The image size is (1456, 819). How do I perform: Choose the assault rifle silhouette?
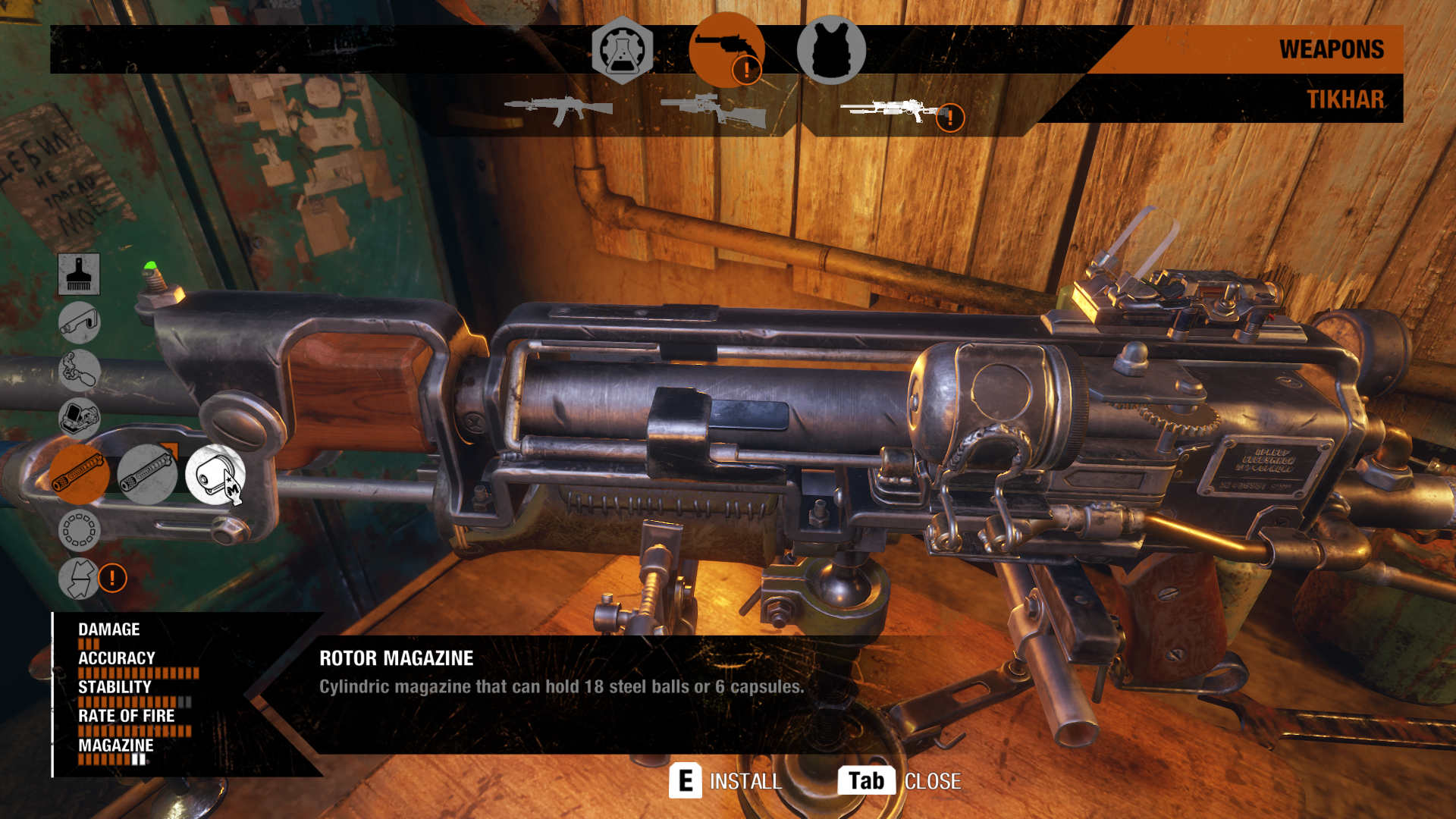click(x=559, y=110)
